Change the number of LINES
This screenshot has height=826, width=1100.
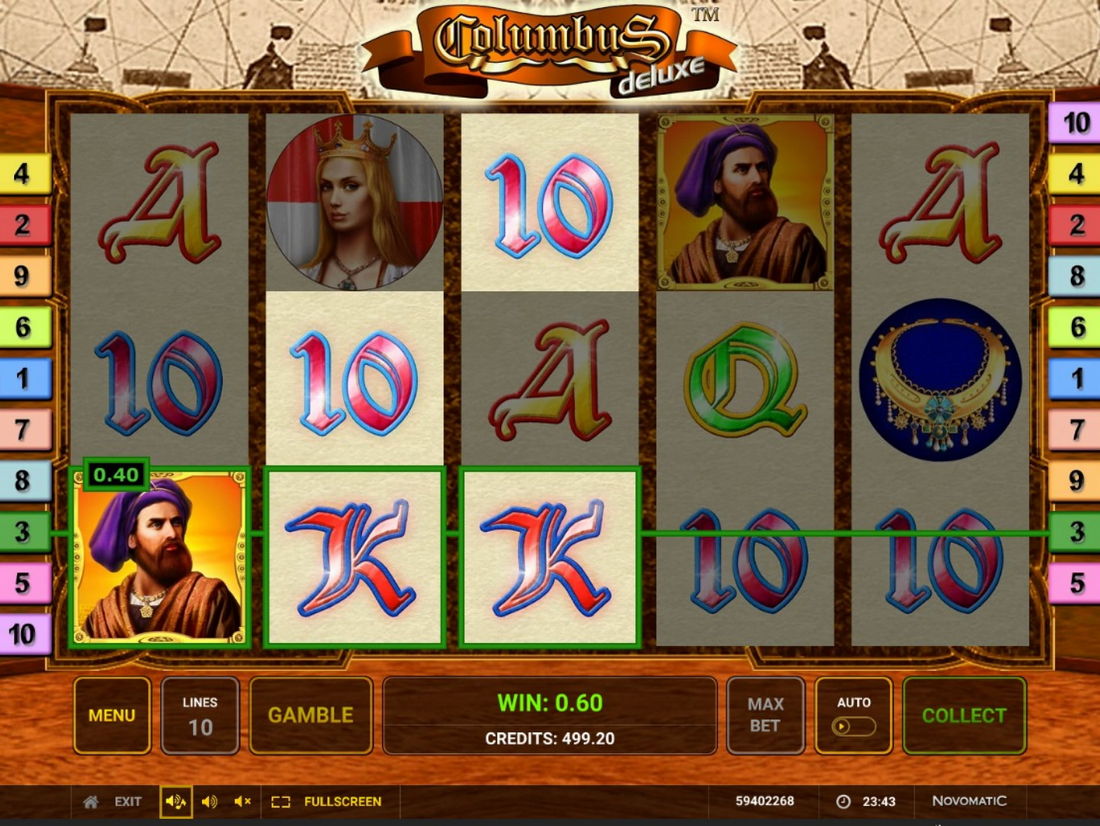pos(200,715)
